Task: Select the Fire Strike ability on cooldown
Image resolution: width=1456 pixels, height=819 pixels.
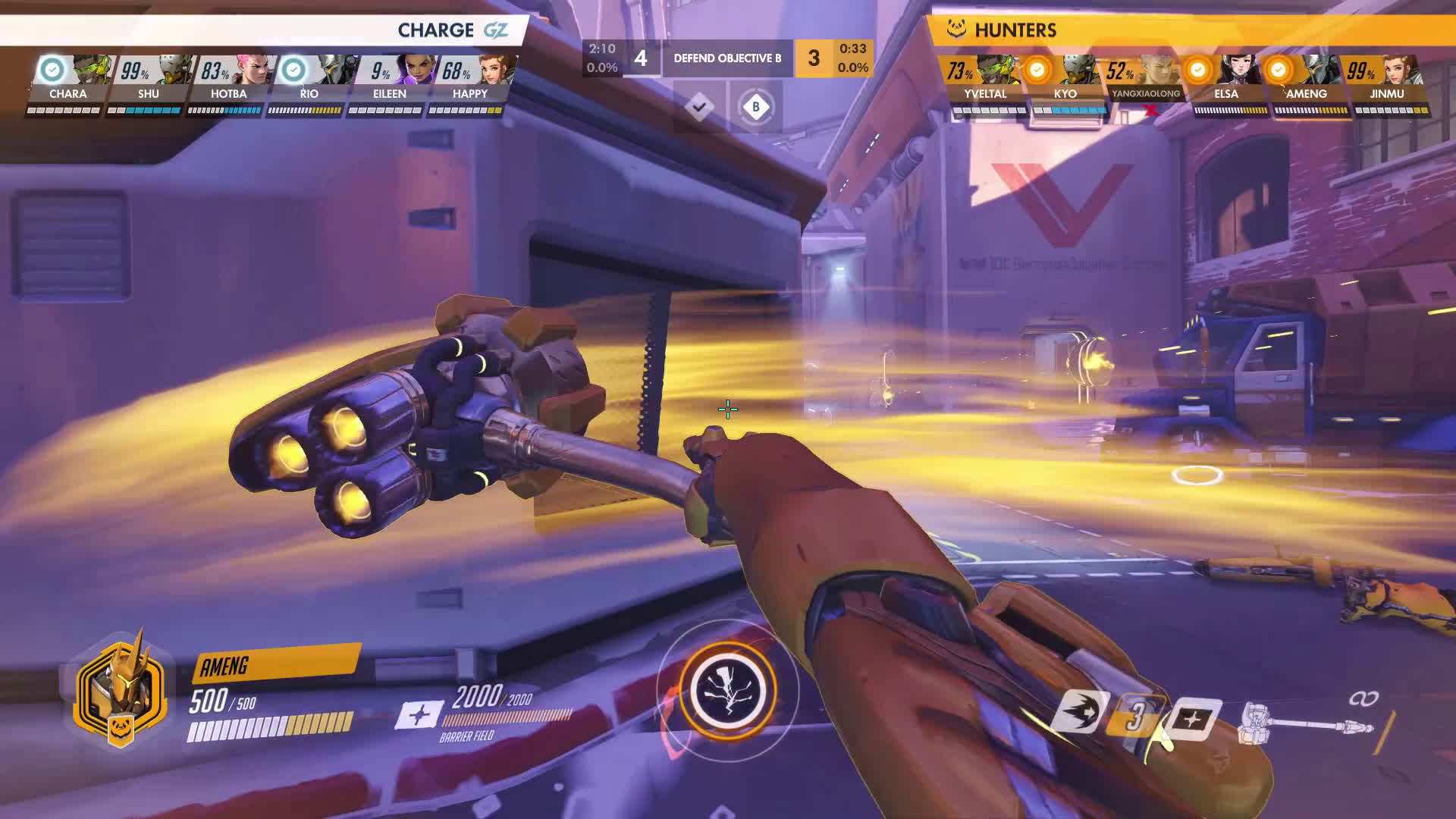Action: (x=1134, y=715)
